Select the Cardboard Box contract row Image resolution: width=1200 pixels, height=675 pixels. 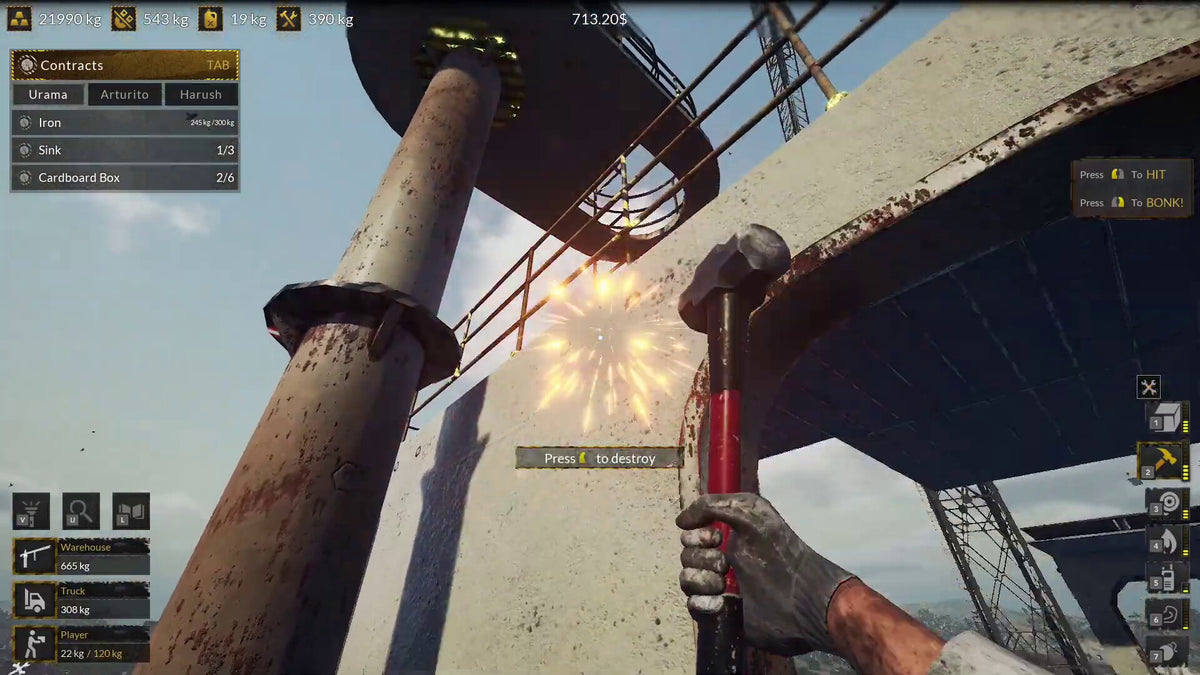[125, 178]
